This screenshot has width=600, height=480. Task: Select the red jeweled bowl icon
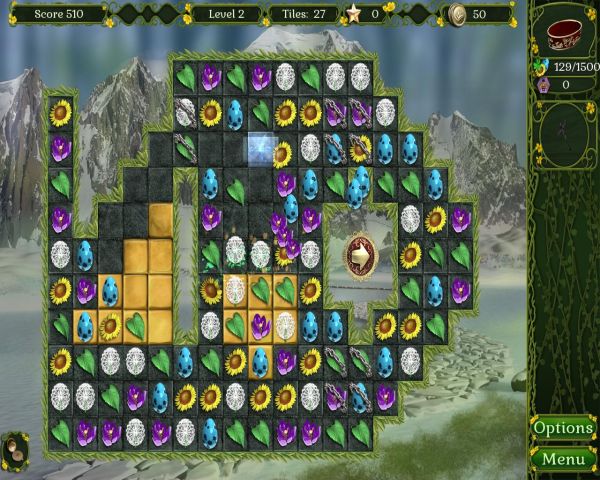click(565, 32)
